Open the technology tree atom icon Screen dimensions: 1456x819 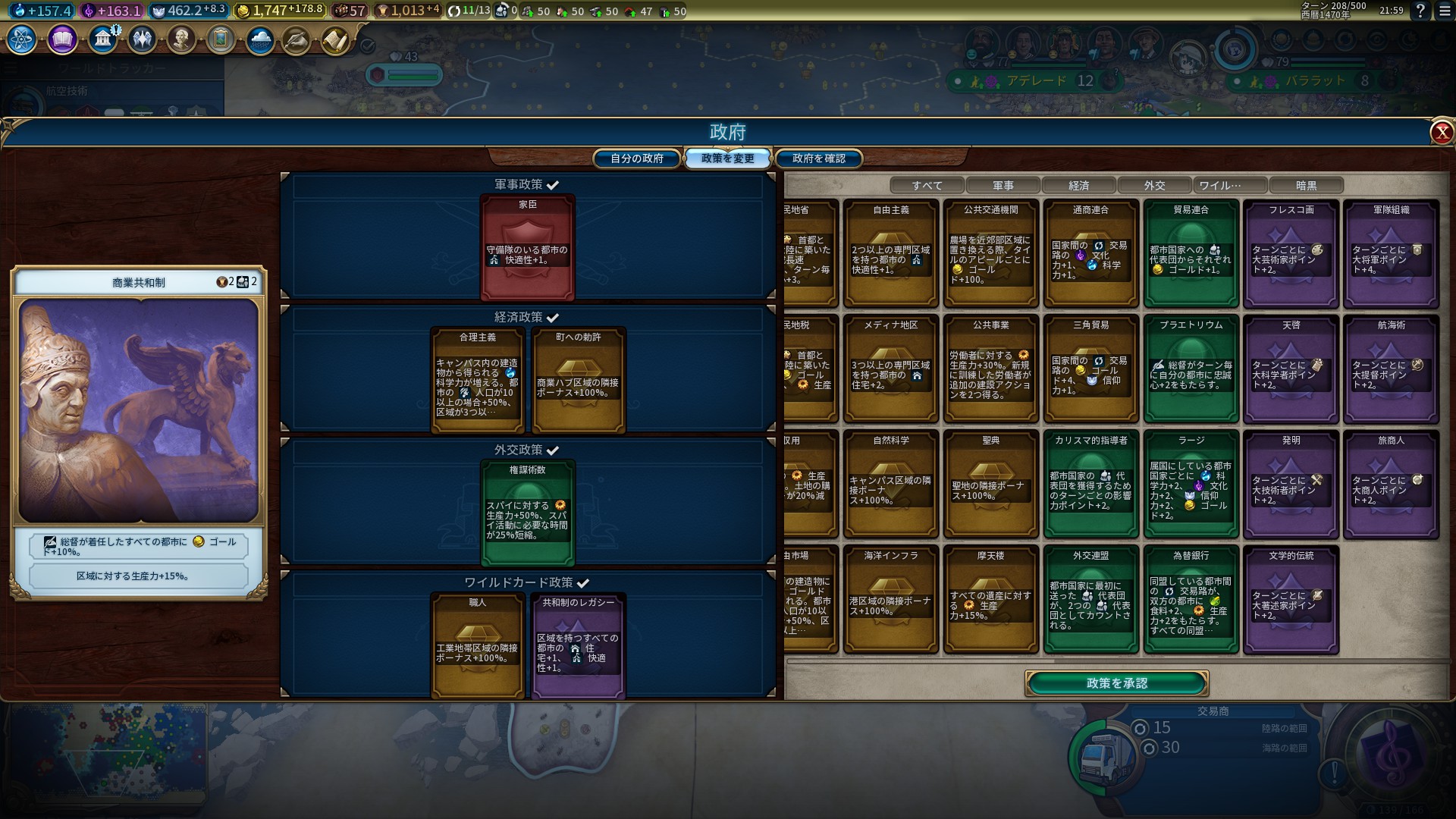[21, 39]
